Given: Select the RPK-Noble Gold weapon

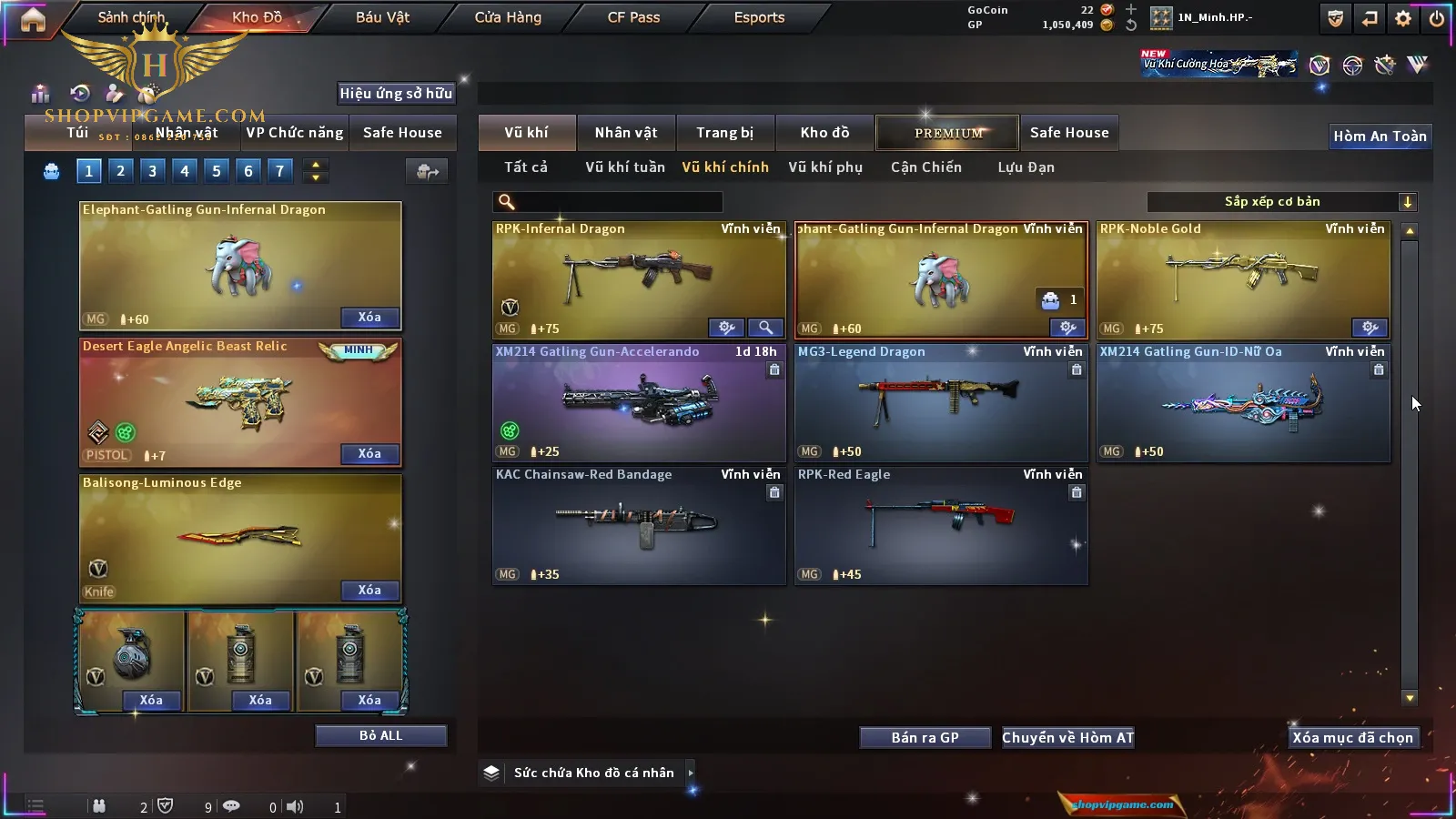Looking at the screenshot, I should [1243, 279].
